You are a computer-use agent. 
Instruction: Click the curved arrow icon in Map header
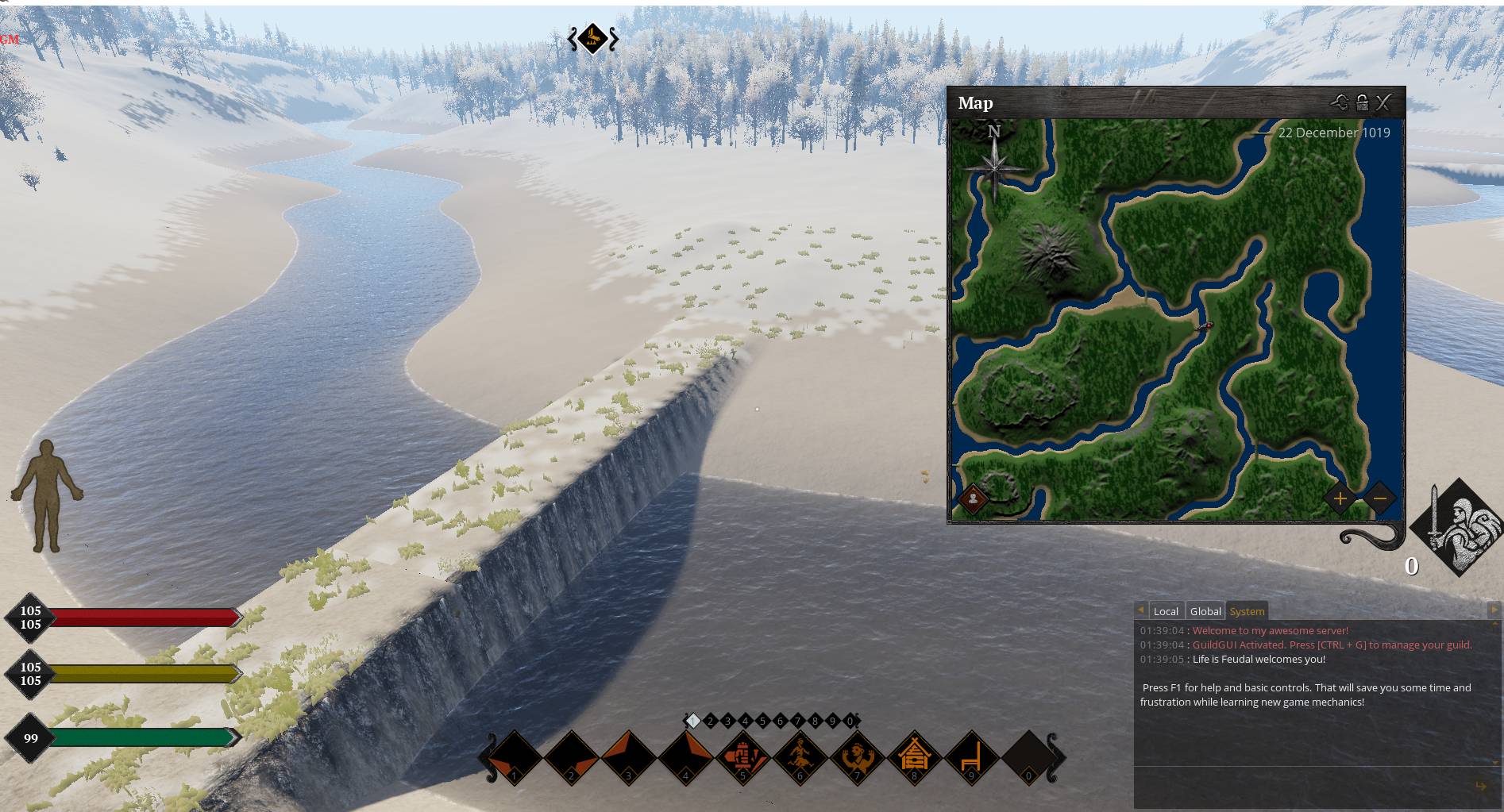point(1340,102)
